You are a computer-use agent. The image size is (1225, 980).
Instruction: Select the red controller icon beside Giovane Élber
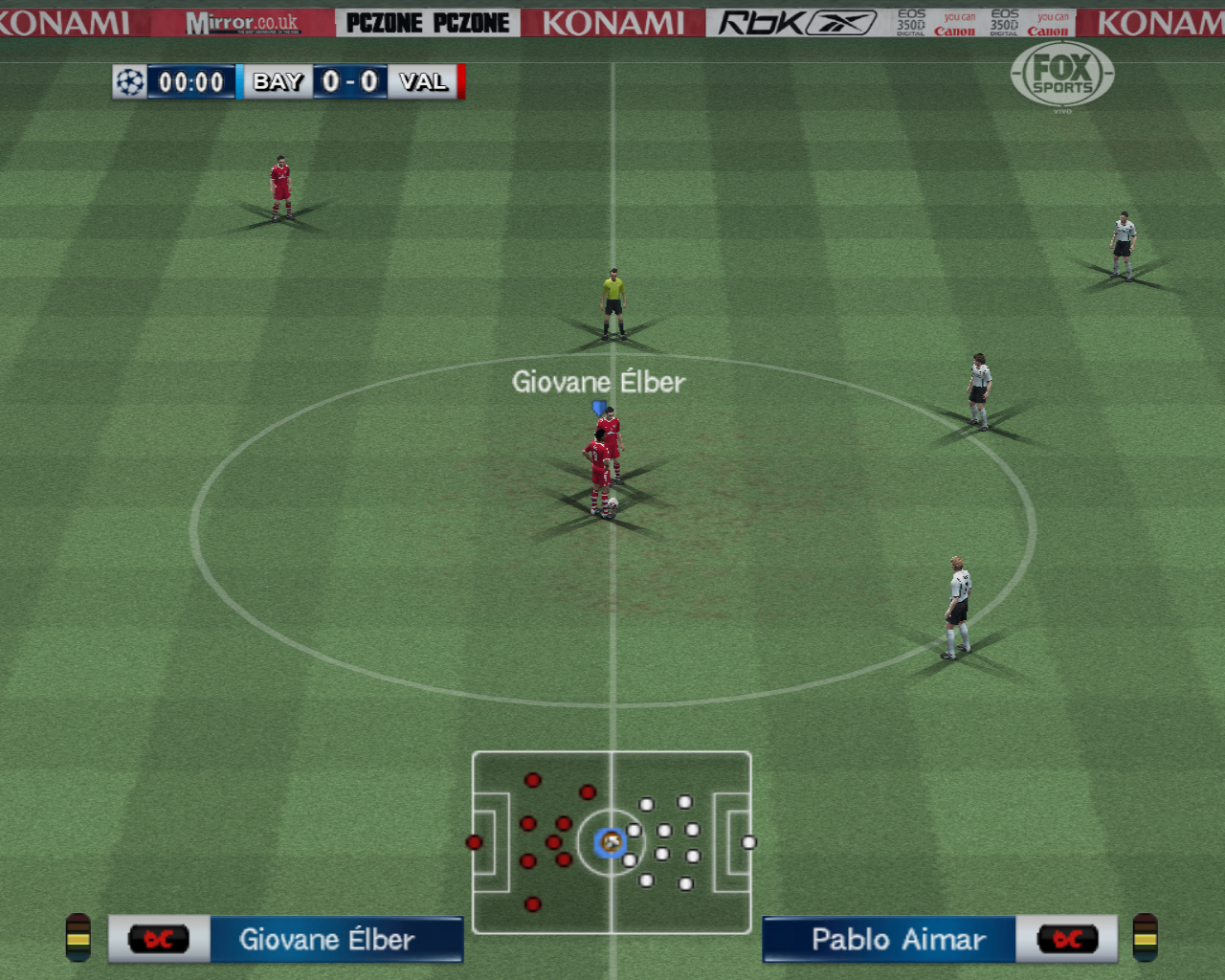[x=158, y=940]
